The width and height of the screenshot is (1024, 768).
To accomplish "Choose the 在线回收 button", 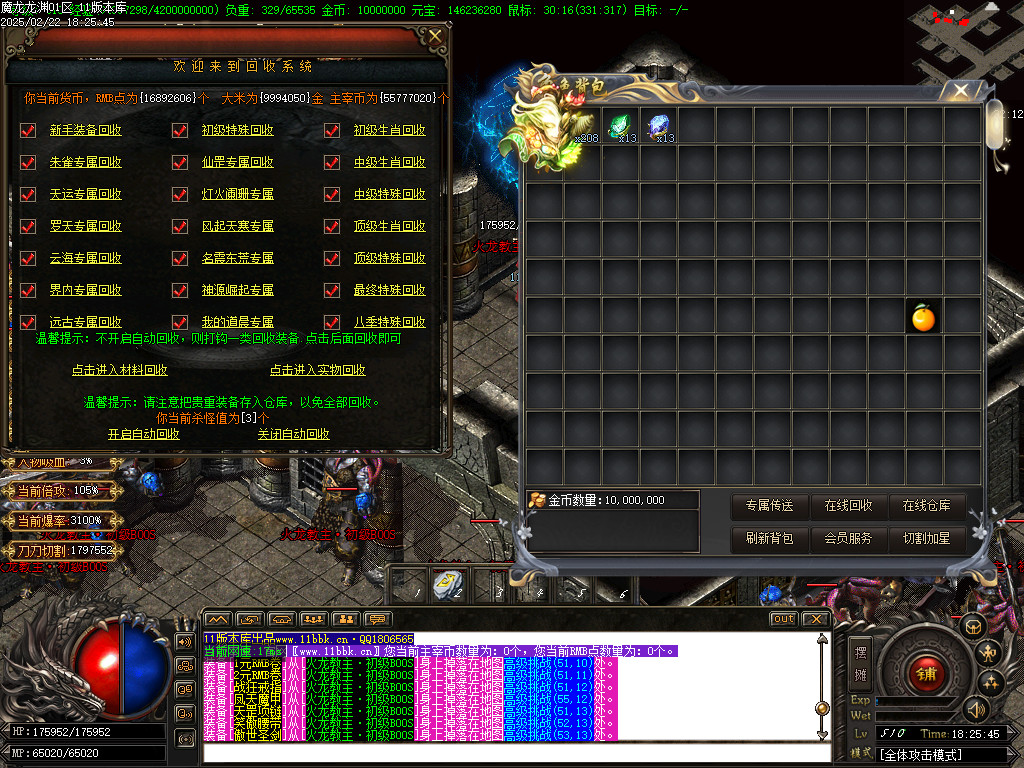I will [x=848, y=506].
